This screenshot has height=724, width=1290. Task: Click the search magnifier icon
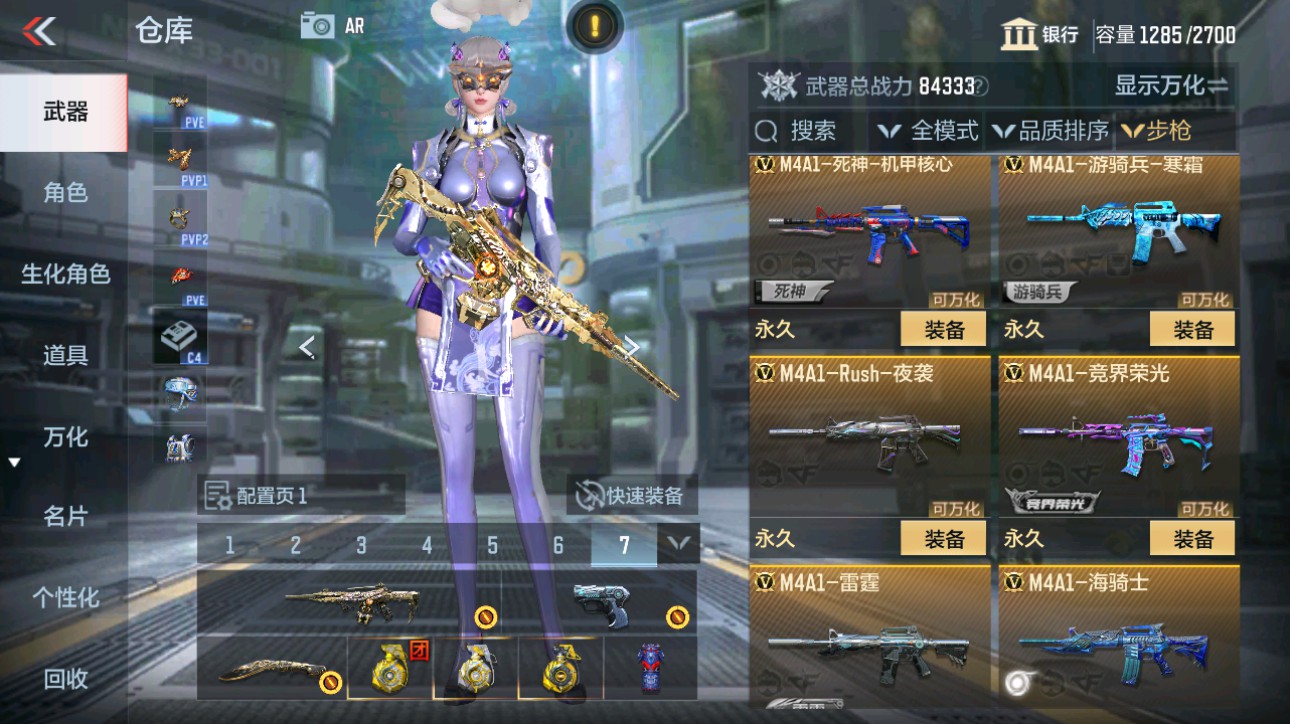pyautogui.click(x=766, y=130)
